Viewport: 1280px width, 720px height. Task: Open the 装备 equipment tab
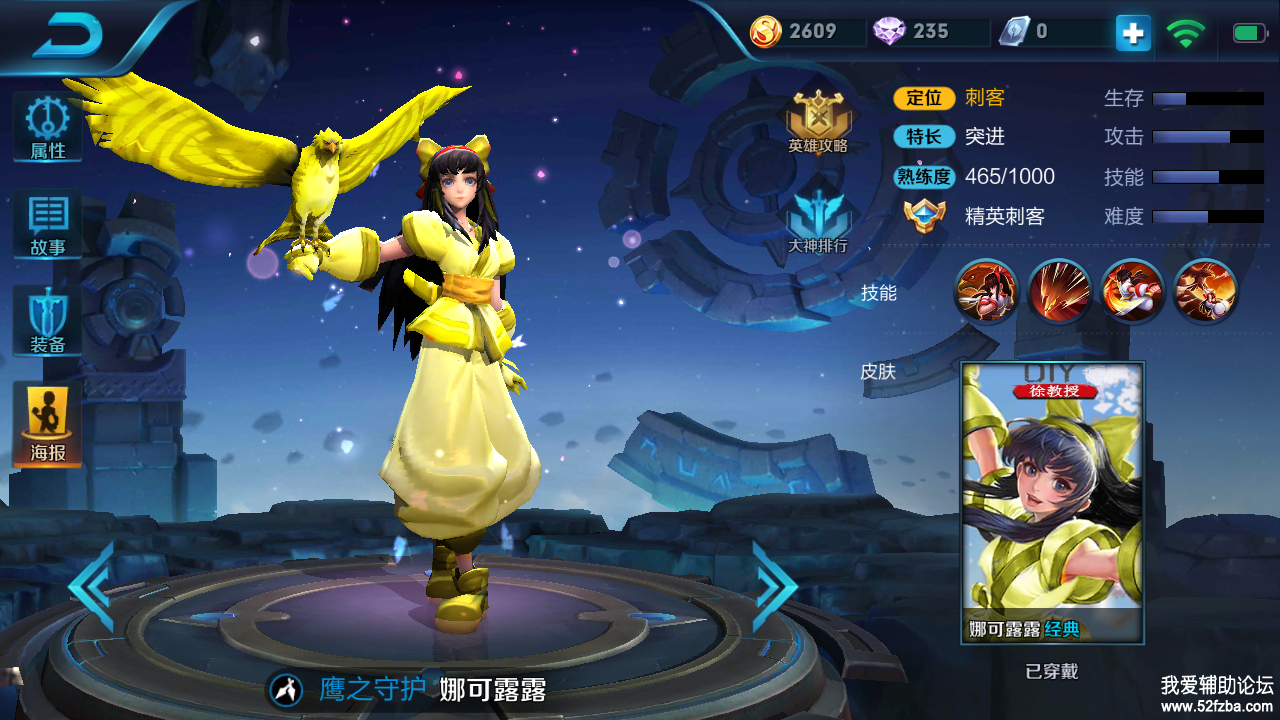47,323
